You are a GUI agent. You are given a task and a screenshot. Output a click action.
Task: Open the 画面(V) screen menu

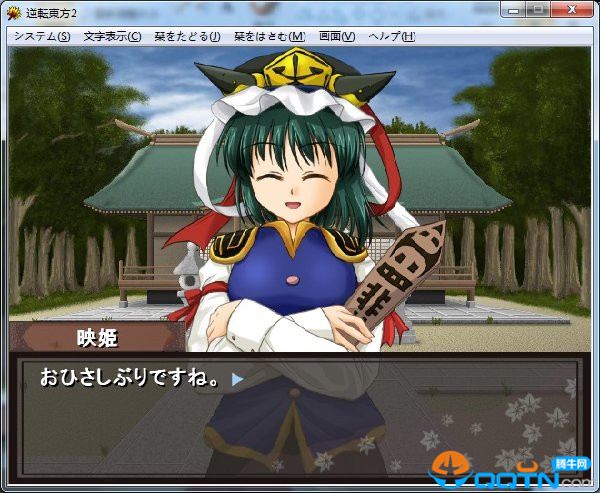click(336, 37)
